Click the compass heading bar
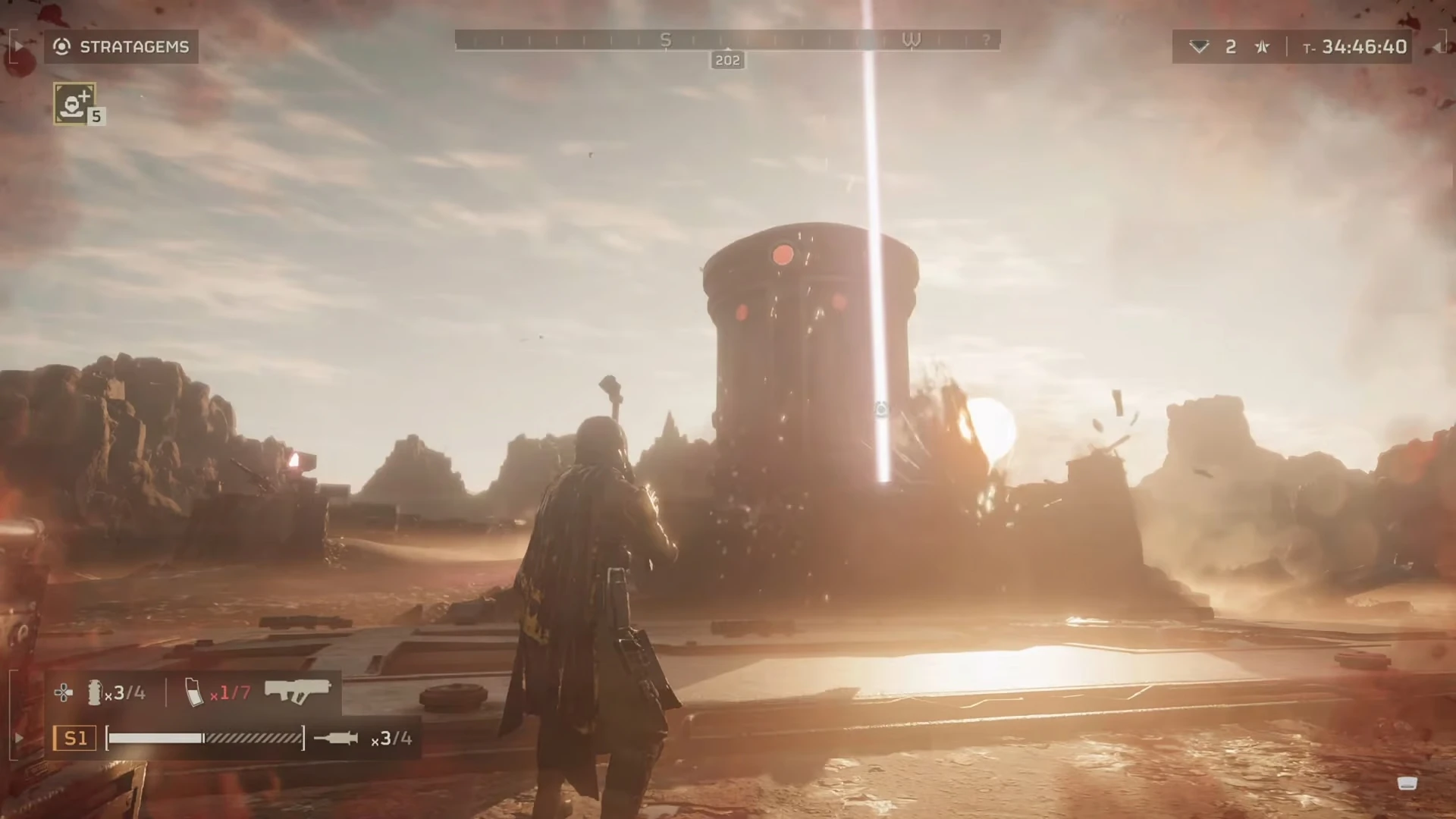 [x=727, y=40]
